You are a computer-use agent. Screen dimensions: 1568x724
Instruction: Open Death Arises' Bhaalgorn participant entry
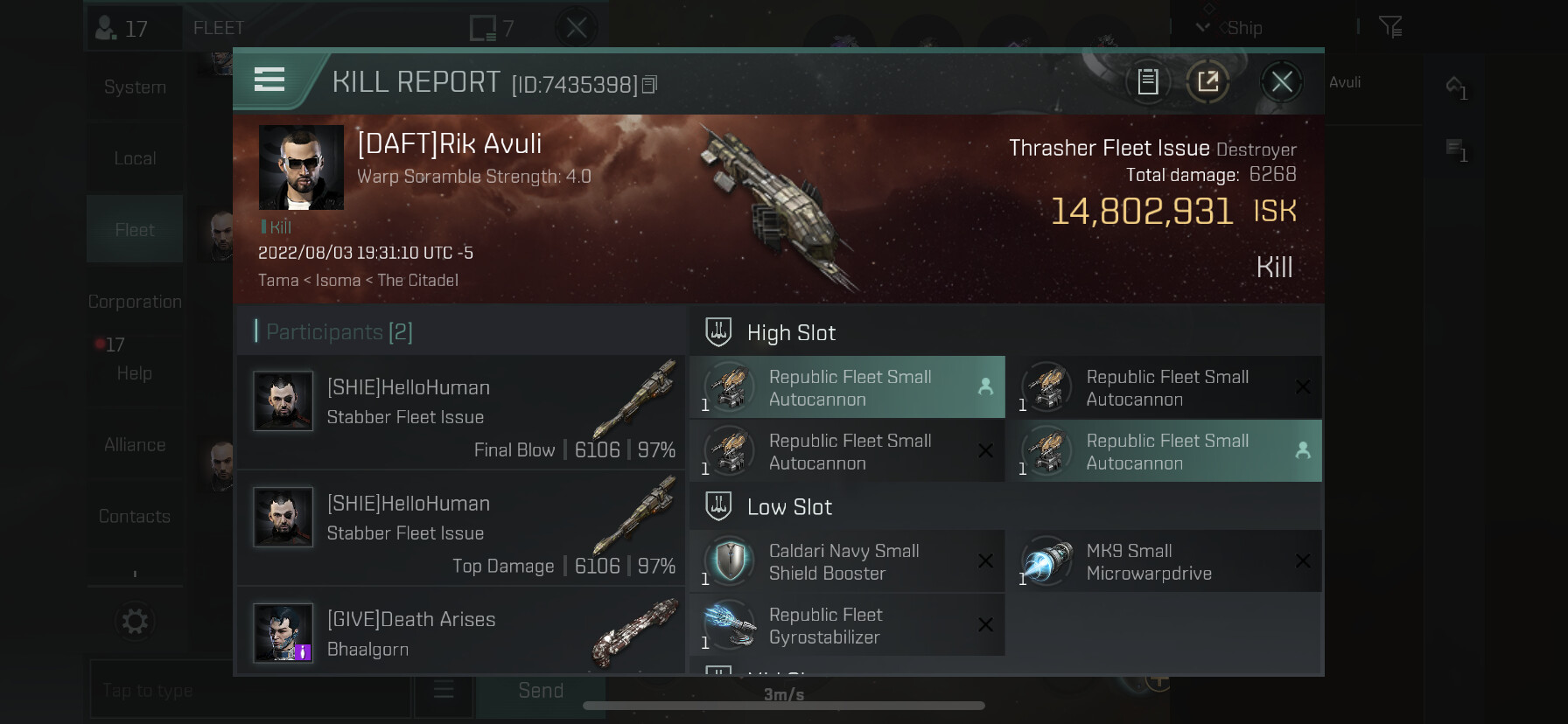point(461,633)
